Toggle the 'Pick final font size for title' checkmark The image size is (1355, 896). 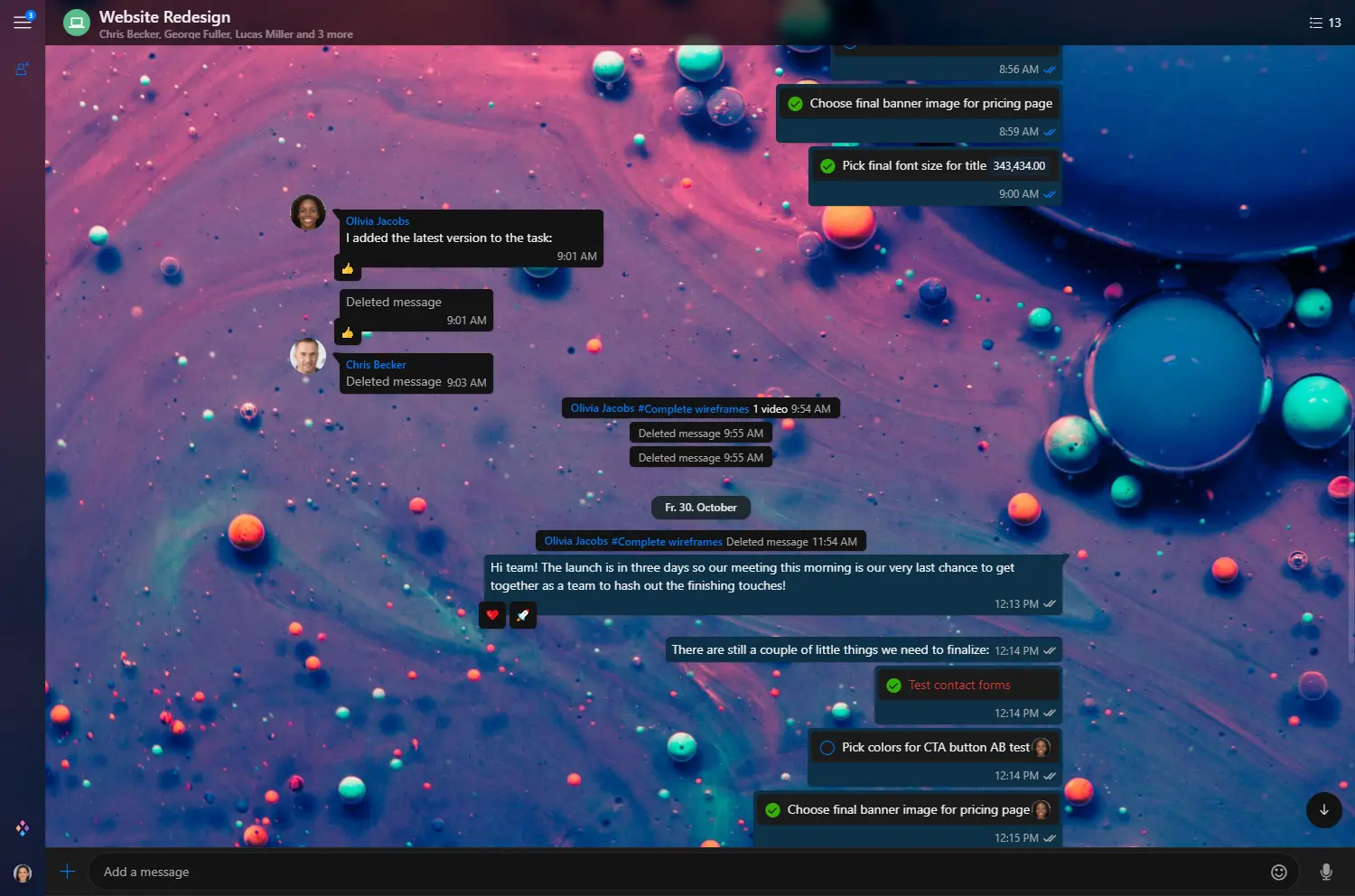point(827,166)
